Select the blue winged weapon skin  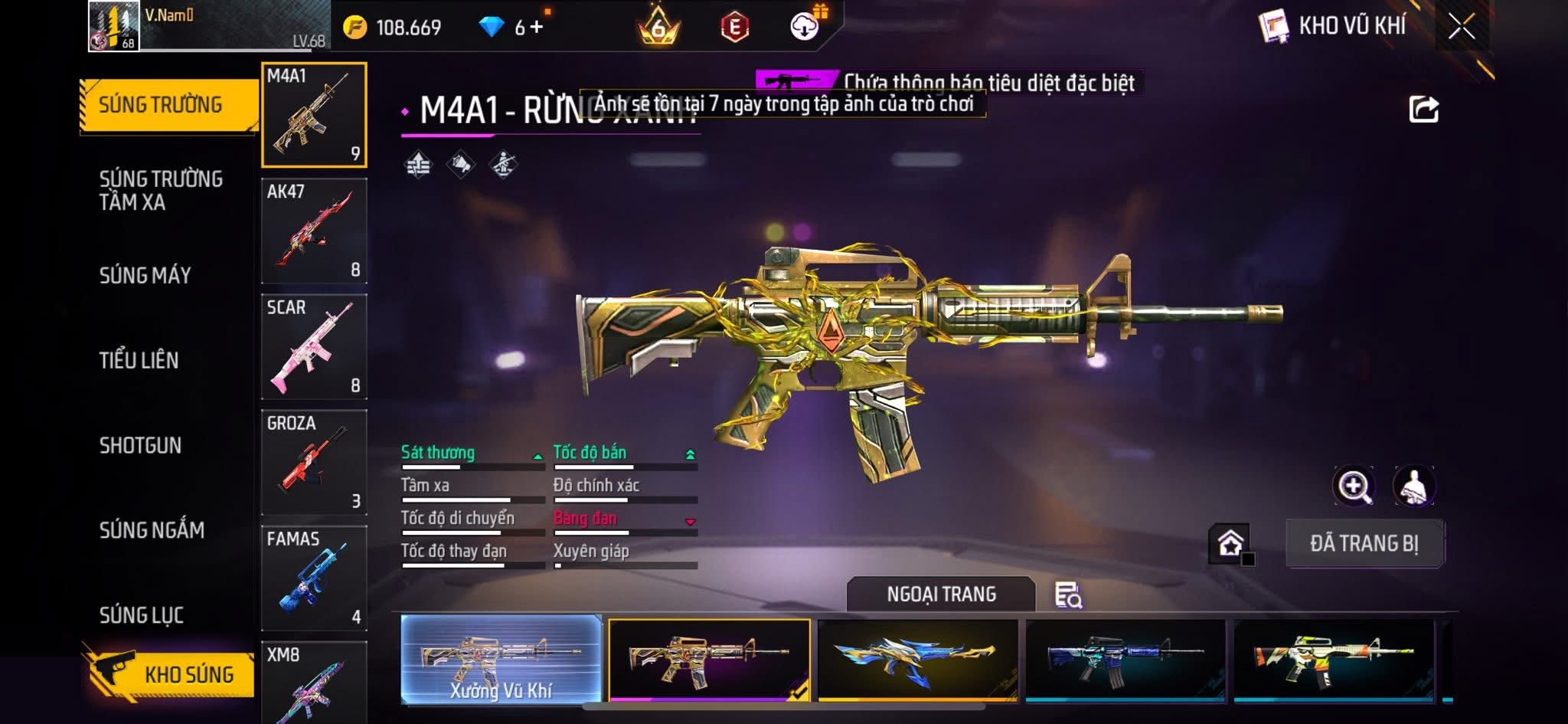pos(917,659)
